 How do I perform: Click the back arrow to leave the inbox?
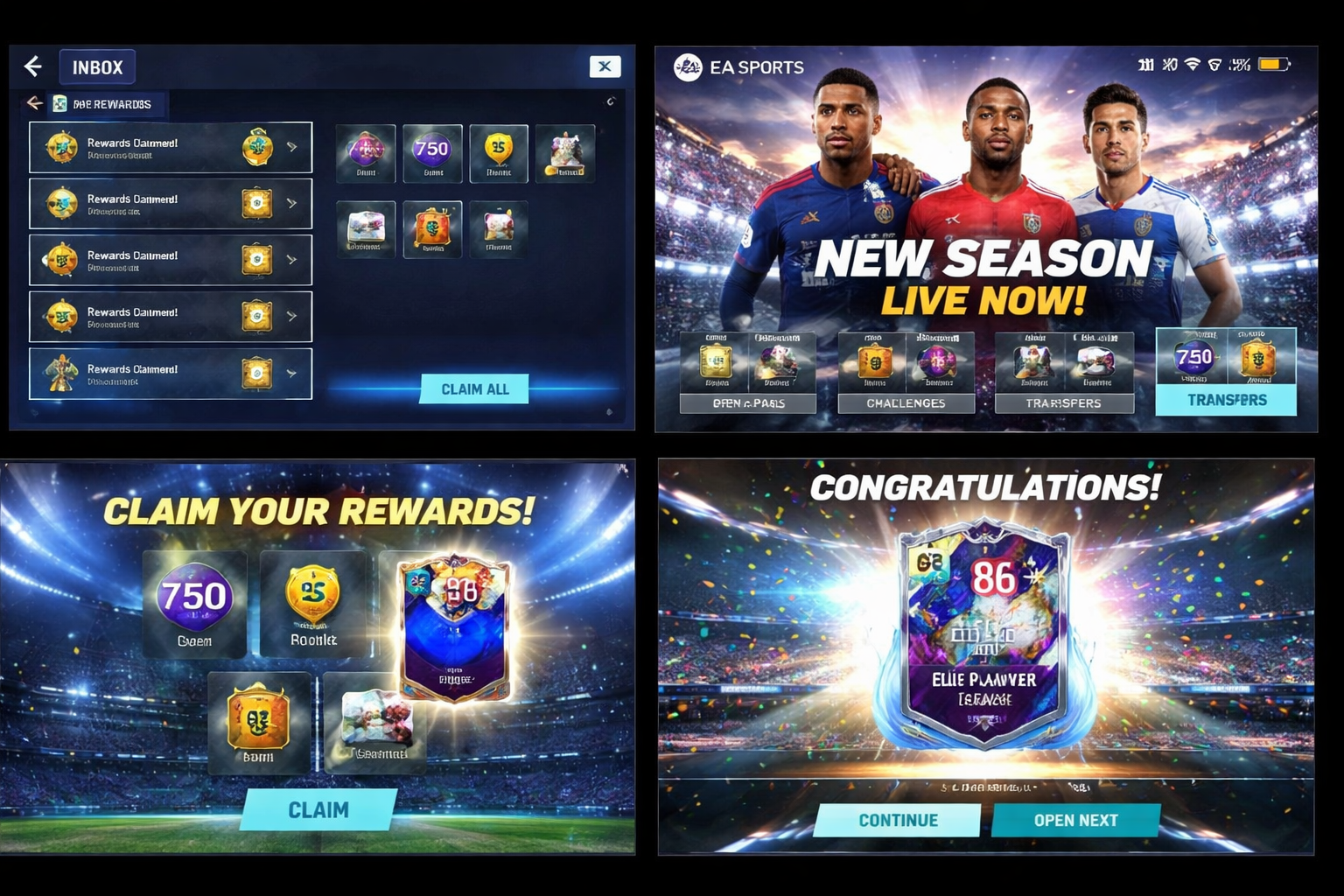click(32, 66)
